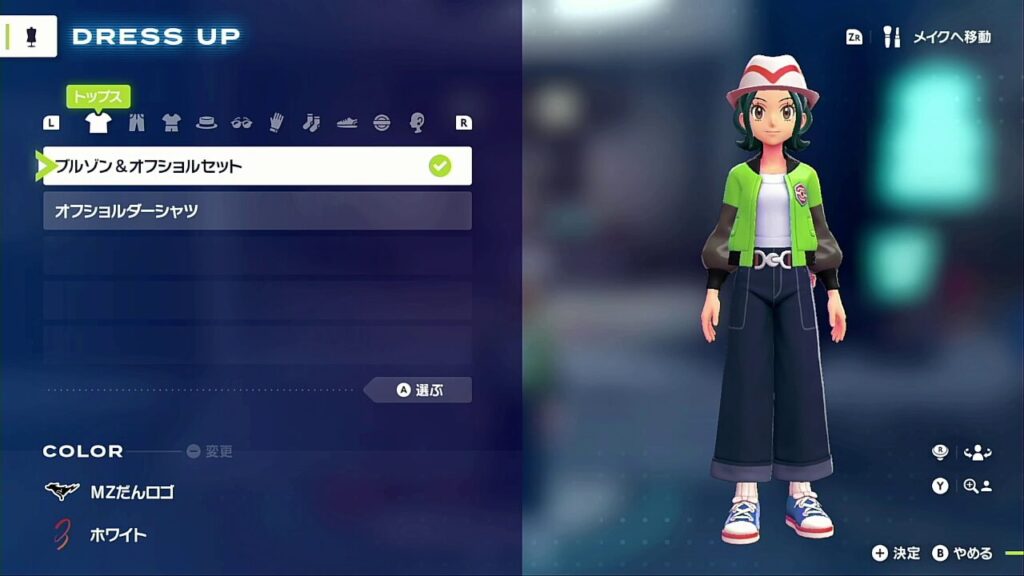Confirm the outfit with 決定
This screenshot has width=1024, height=576.
click(x=896, y=553)
